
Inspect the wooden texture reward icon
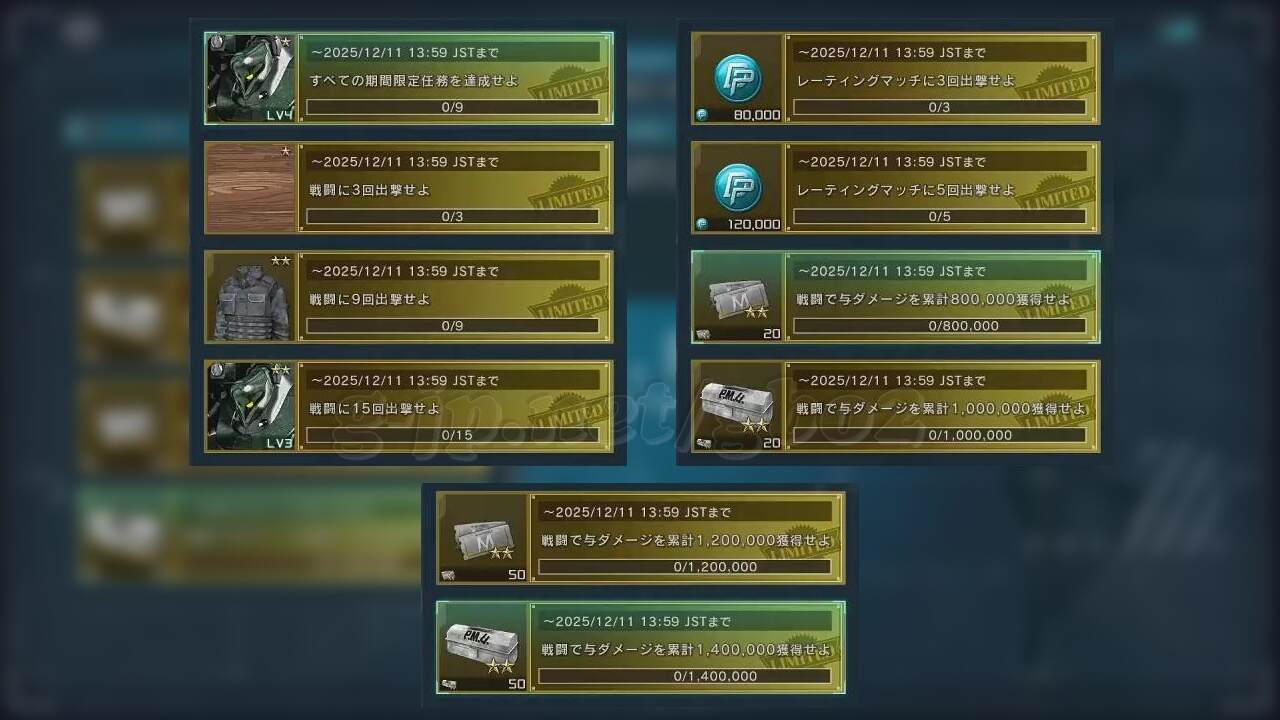[251, 188]
